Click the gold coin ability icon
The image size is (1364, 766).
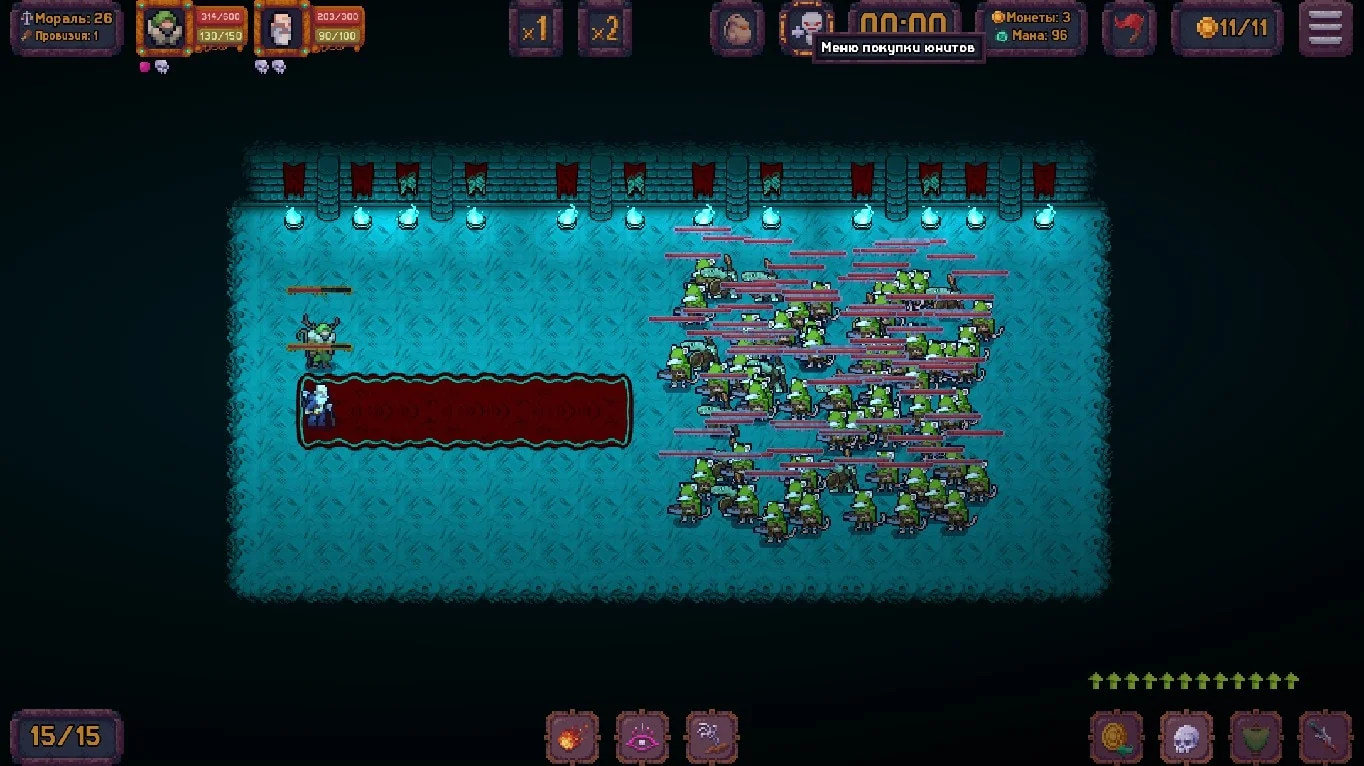tap(1116, 738)
